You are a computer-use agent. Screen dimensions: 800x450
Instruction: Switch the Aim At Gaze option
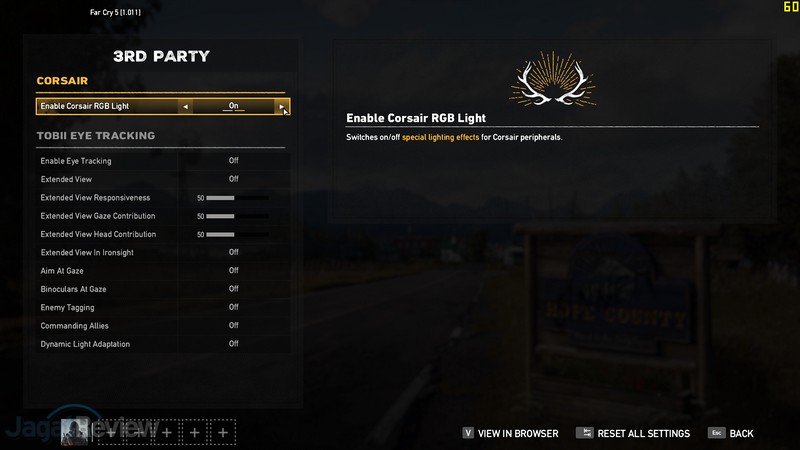click(233, 271)
